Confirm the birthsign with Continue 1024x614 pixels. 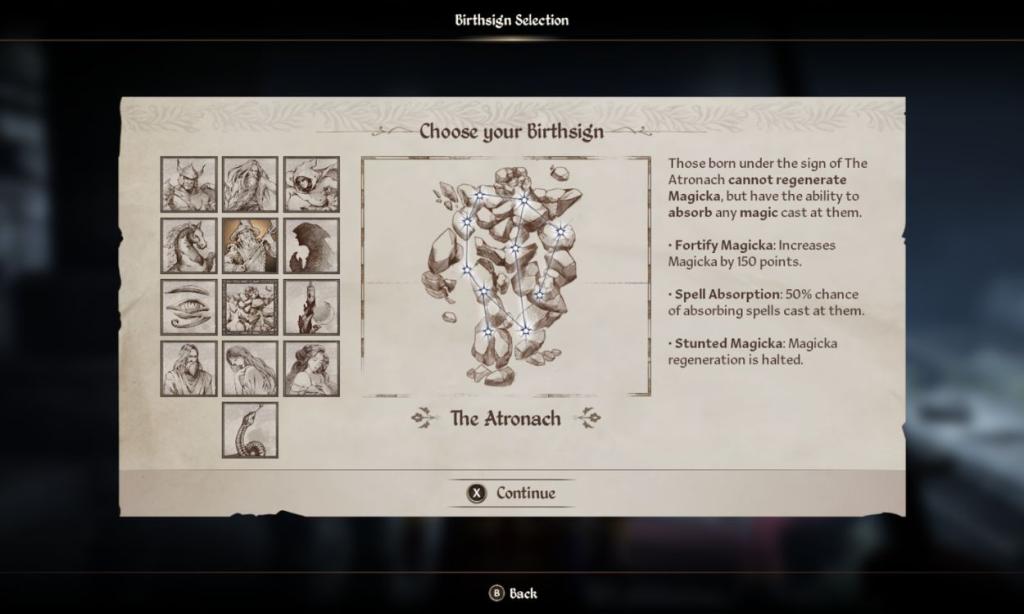[512, 493]
